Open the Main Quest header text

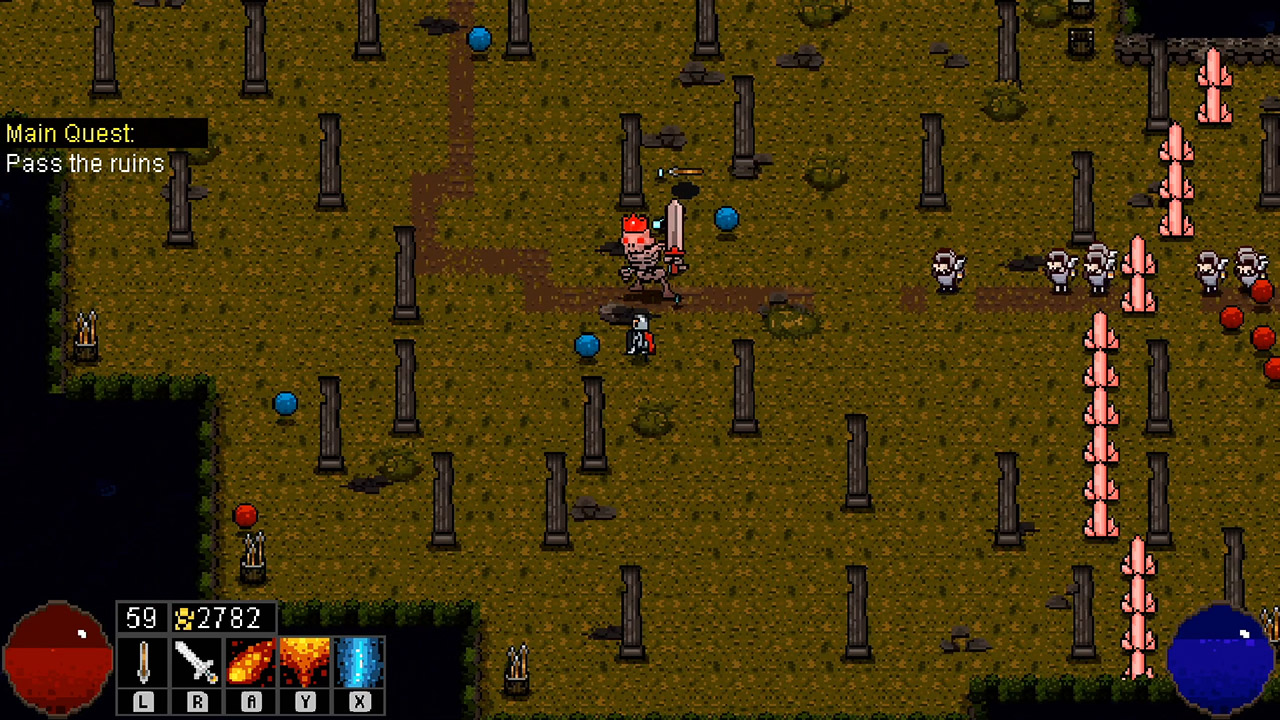70,133
